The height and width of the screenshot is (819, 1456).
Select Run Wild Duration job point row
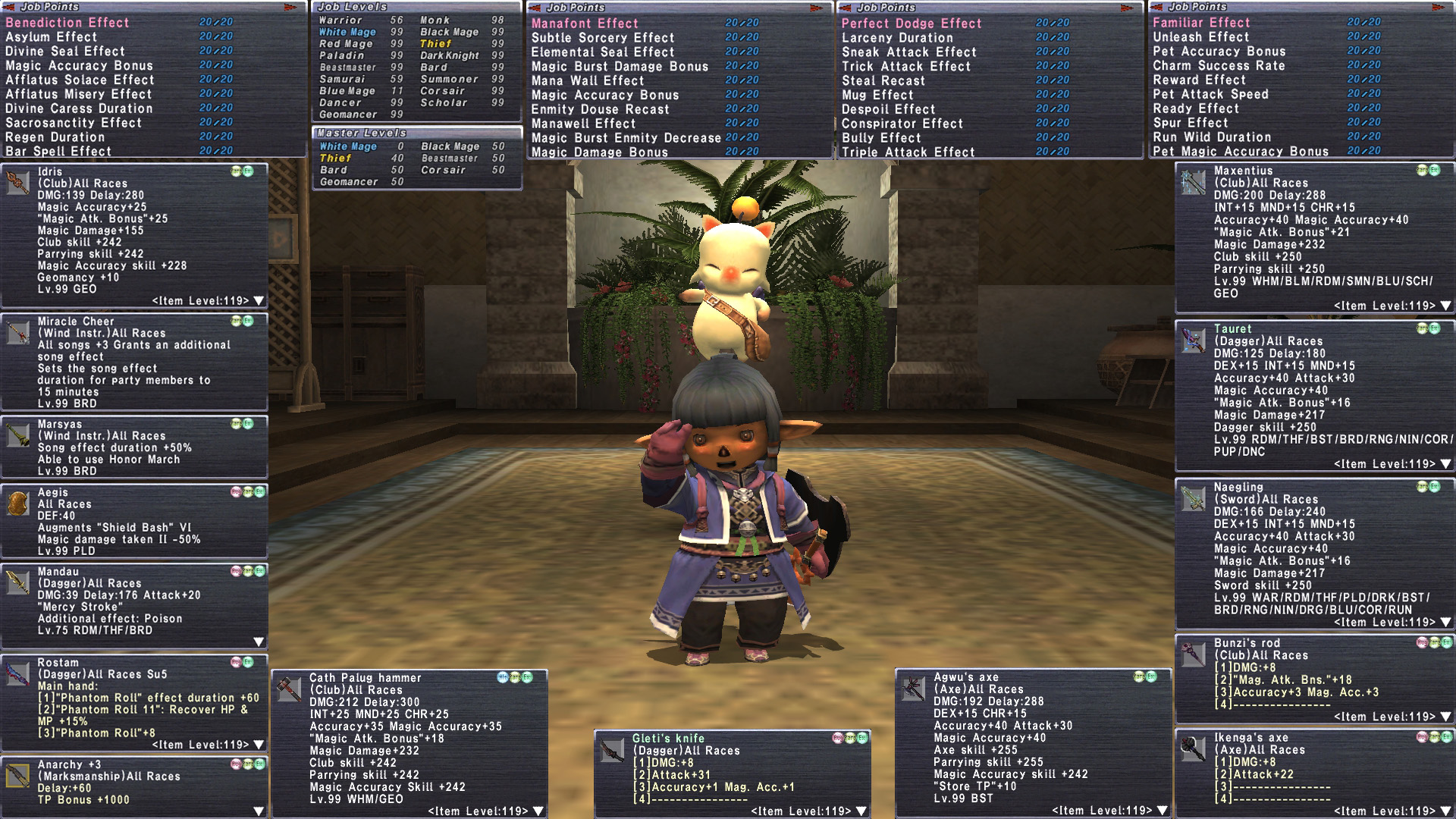(x=1212, y=137)
